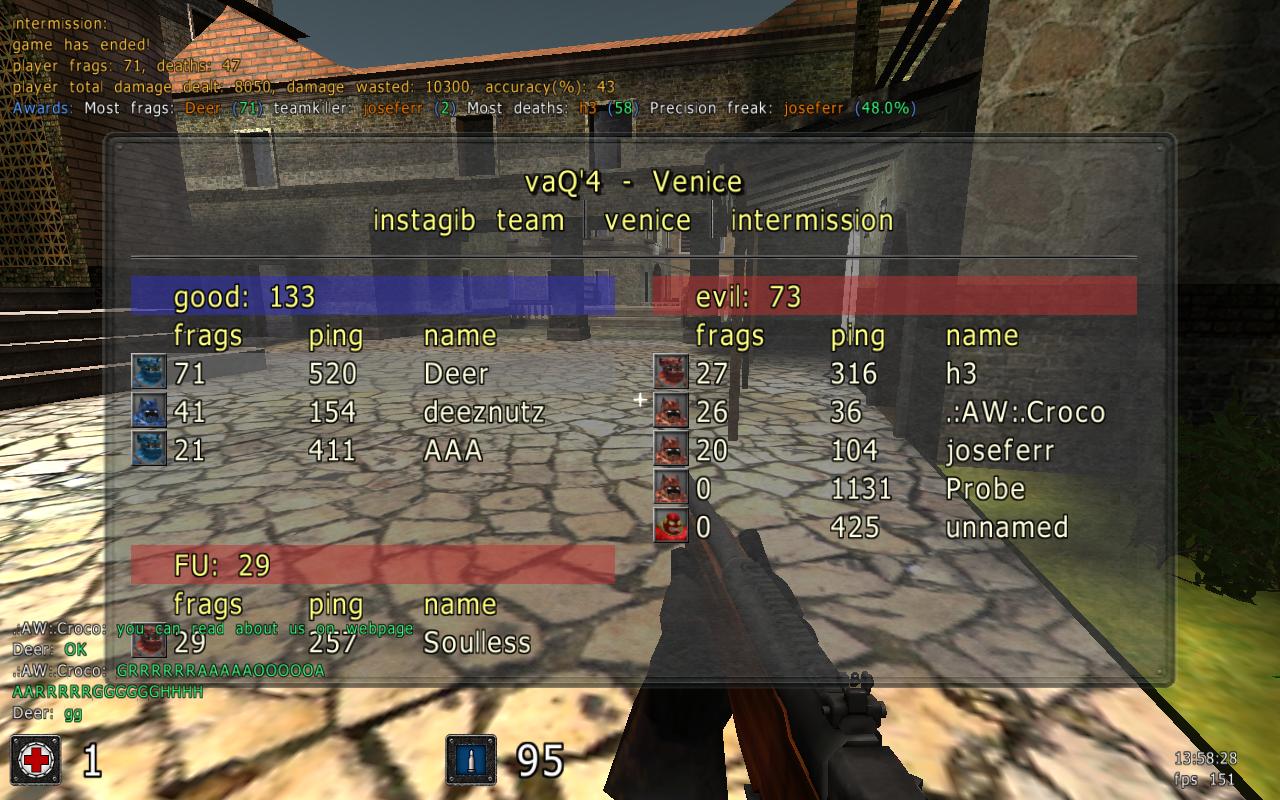Select the unnamed player row

click(1006, 527)
